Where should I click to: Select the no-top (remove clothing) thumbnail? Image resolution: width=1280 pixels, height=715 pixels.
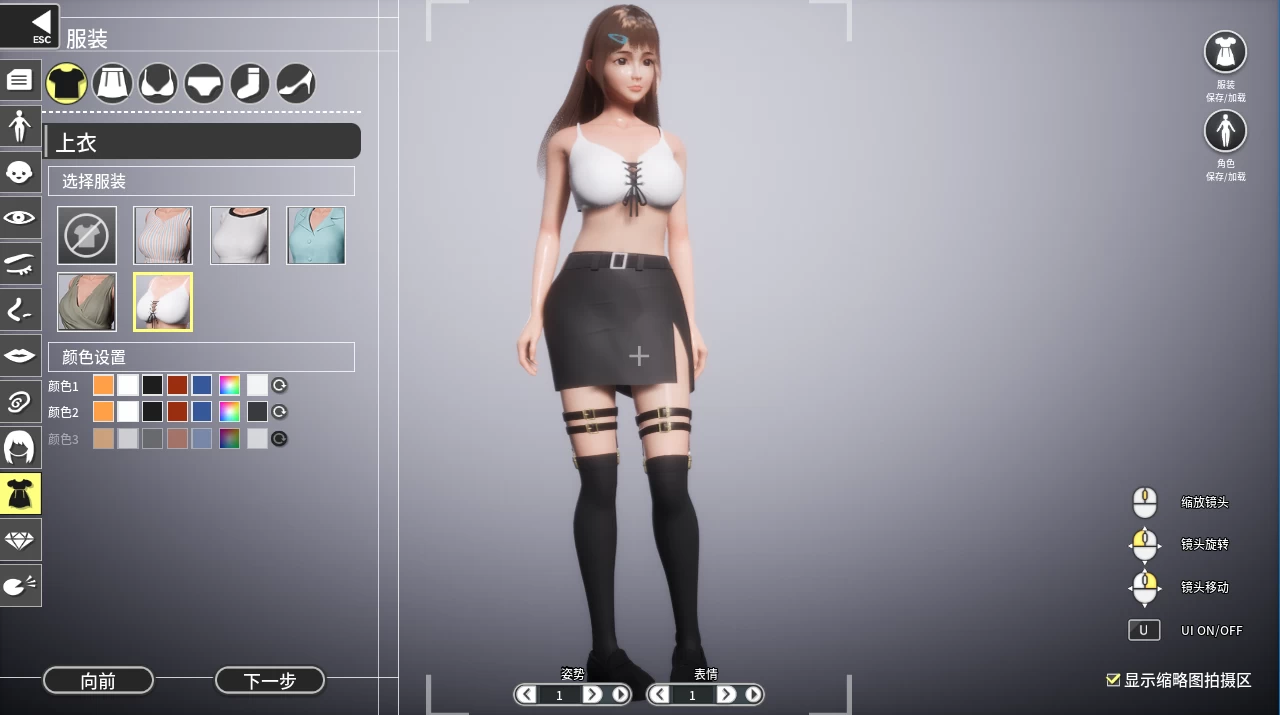87,235
